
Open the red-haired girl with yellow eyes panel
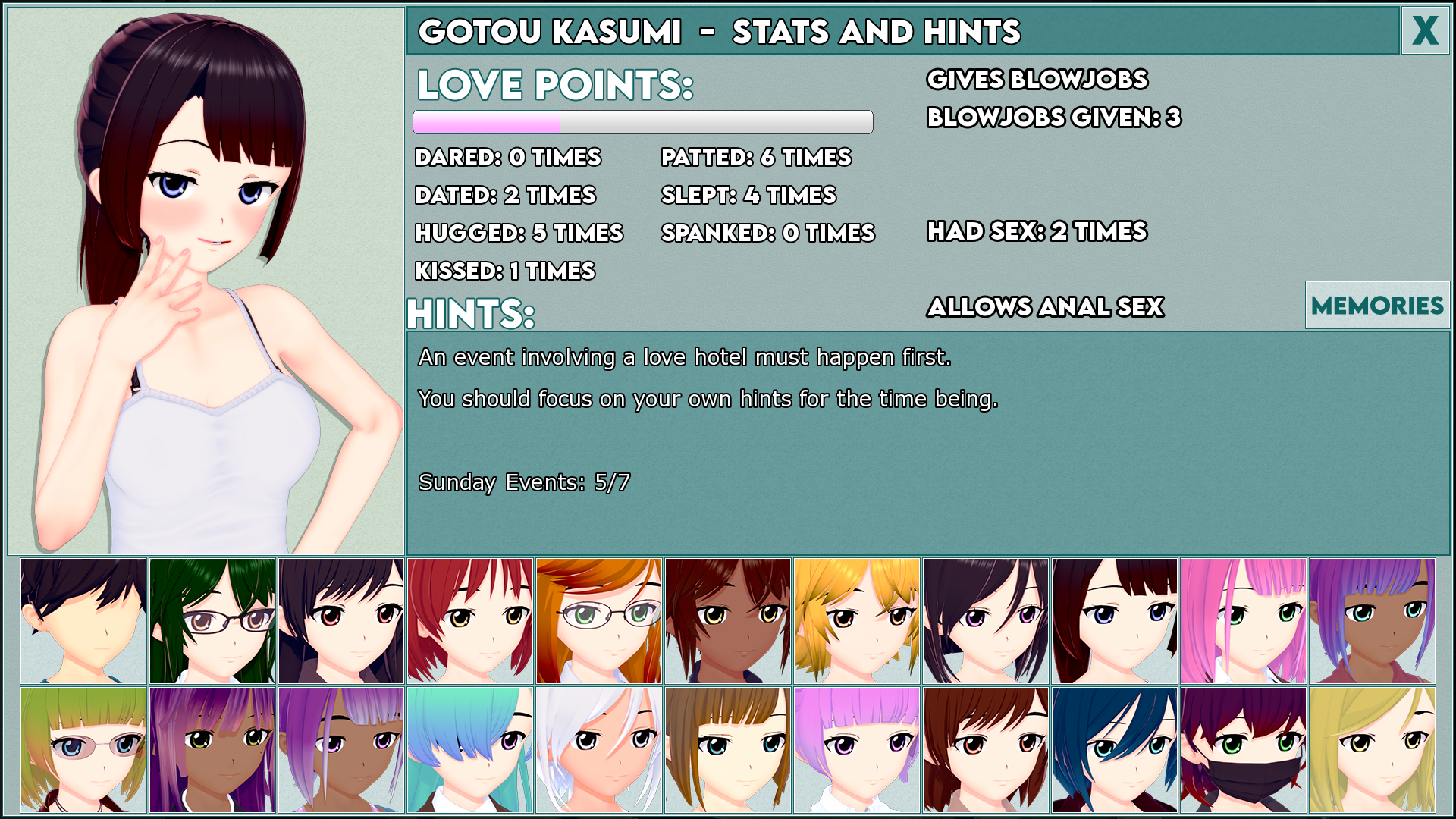(470, 620)
